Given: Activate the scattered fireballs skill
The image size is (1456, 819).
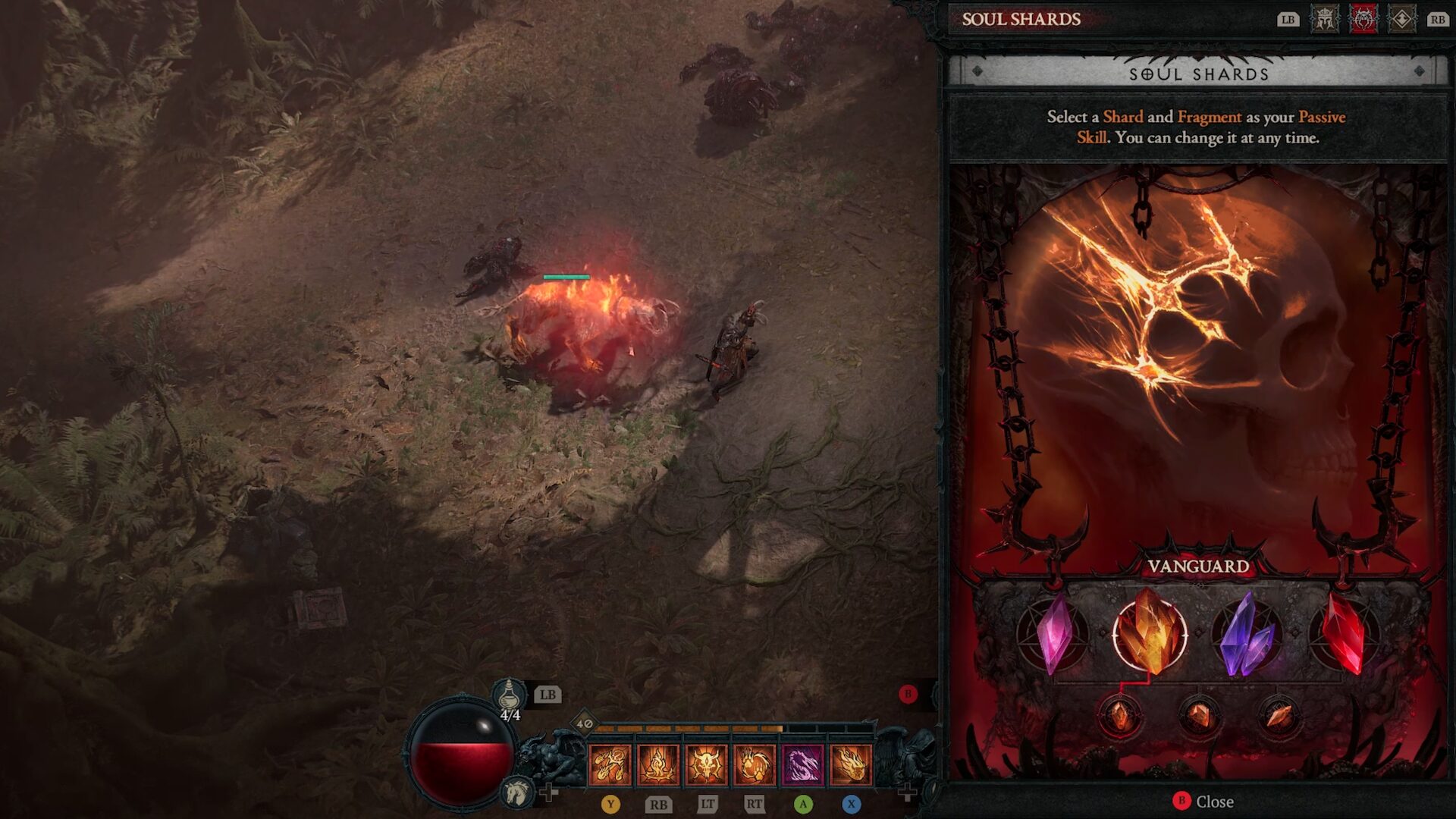Looking at the screenshot, I should click(610, 764).
